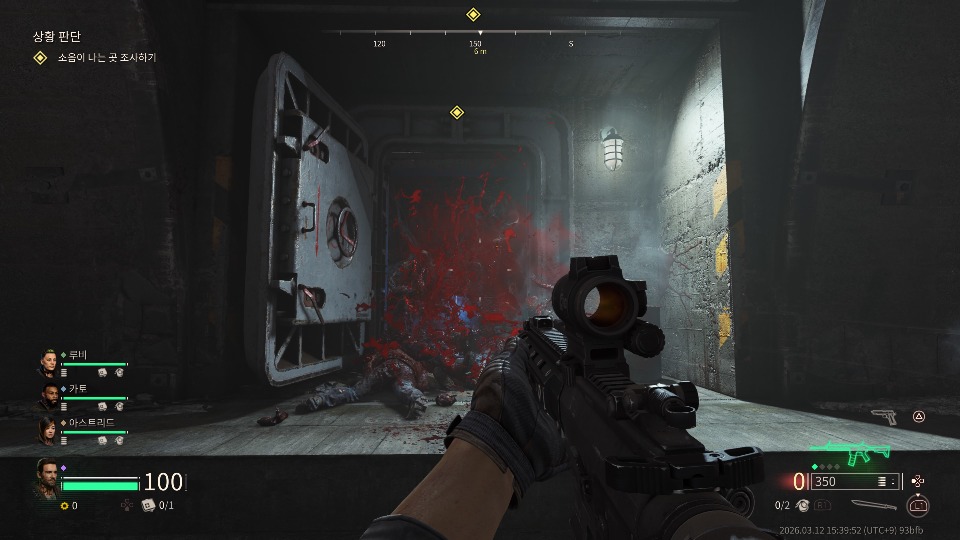
Task: Select the objective marker above the compass
Action: pyautogui.click(x=474, y=14)
